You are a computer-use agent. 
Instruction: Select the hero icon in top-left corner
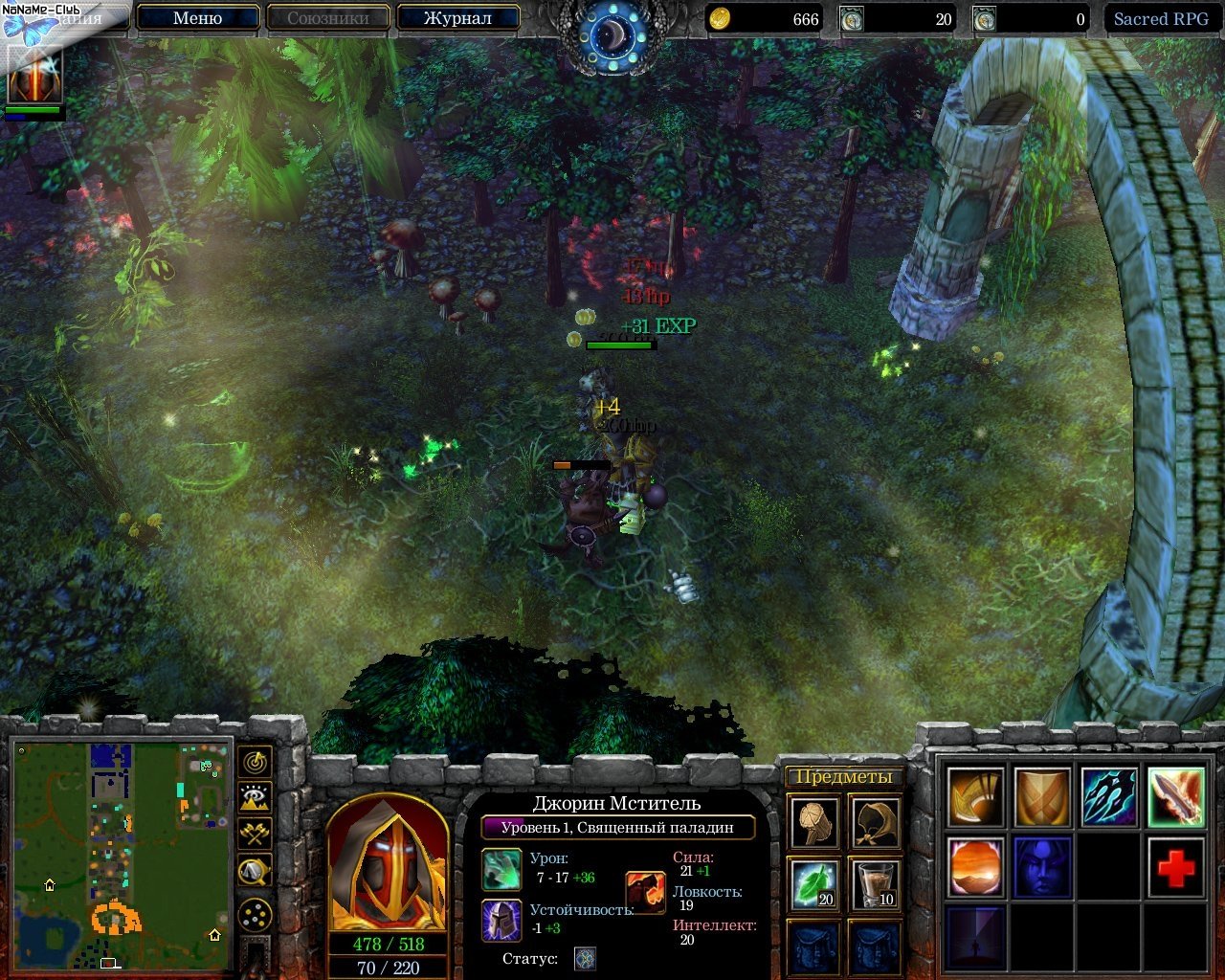[35, 75]
